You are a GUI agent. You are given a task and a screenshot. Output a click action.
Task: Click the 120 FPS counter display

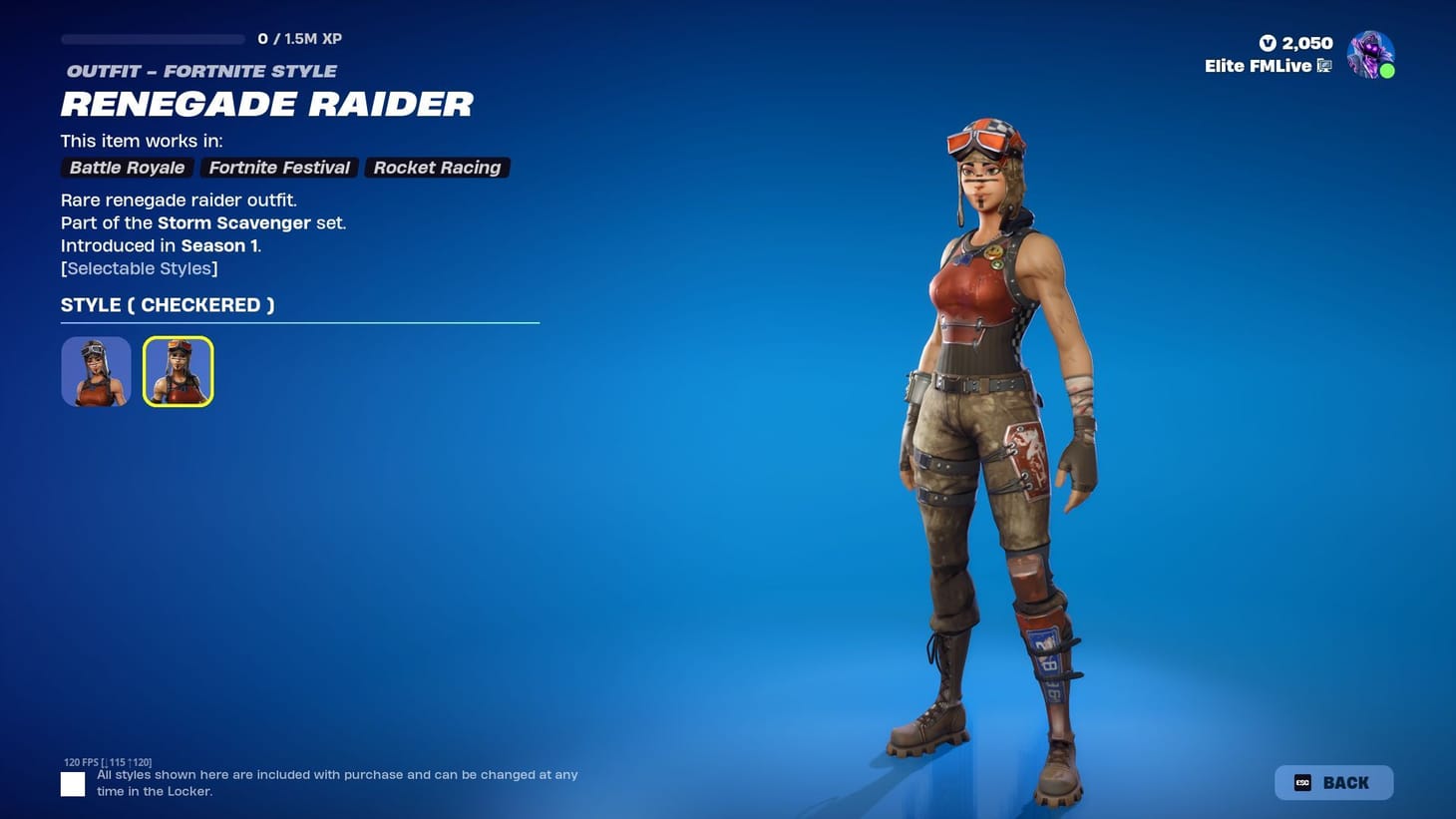point(107,761)
